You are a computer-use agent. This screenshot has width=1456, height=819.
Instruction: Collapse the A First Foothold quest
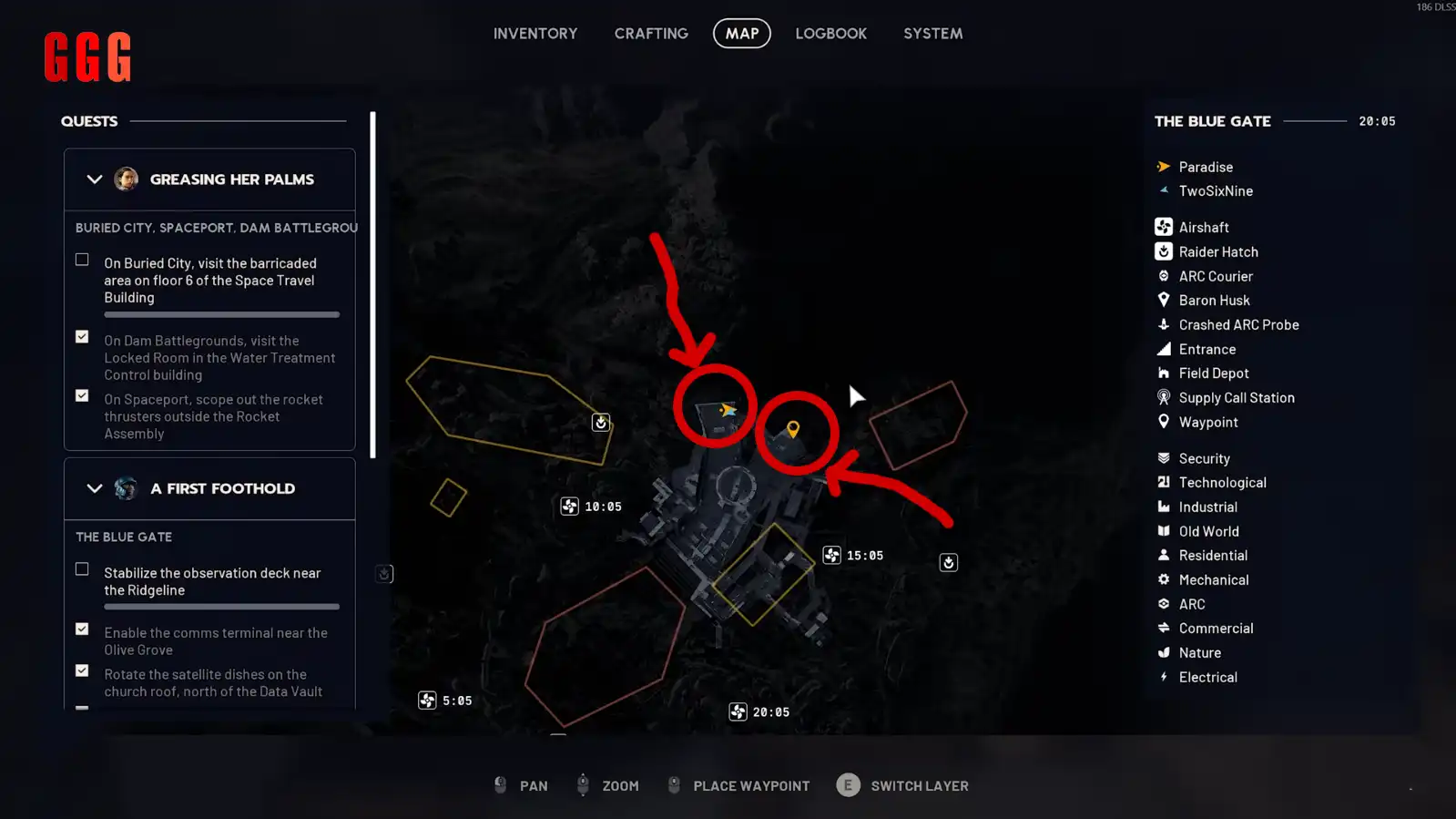94,488
